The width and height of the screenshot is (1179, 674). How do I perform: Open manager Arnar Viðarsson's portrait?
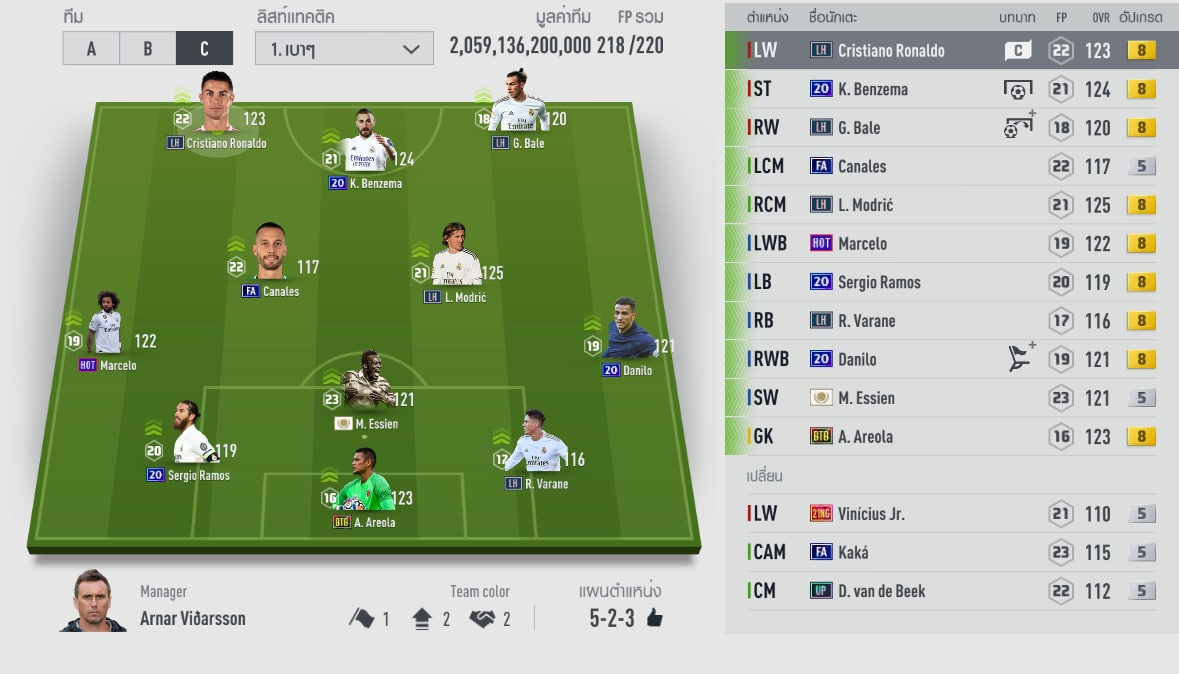pyautogui.click(x=93, y=602)
